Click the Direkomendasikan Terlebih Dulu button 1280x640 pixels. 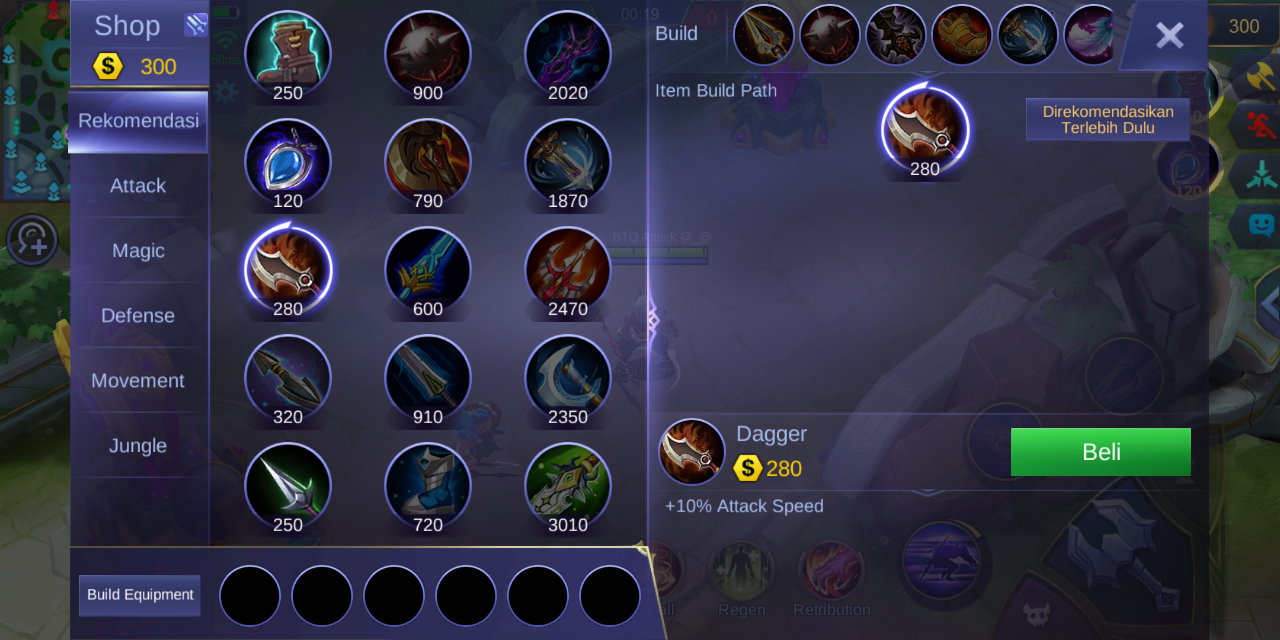(x=1108, y=120)
